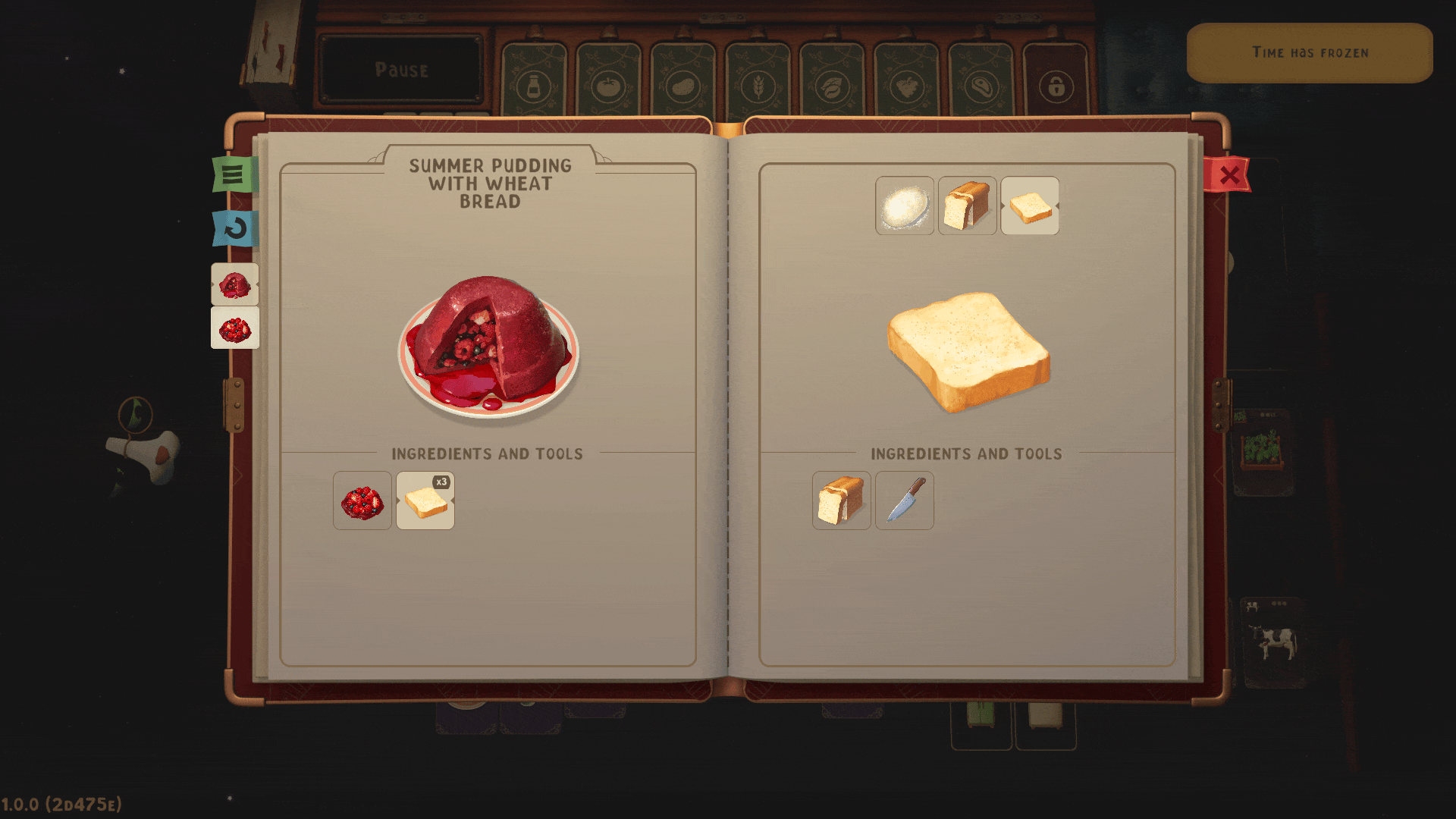Open the bread loaf step in the top chain

(x=967, y=206)
